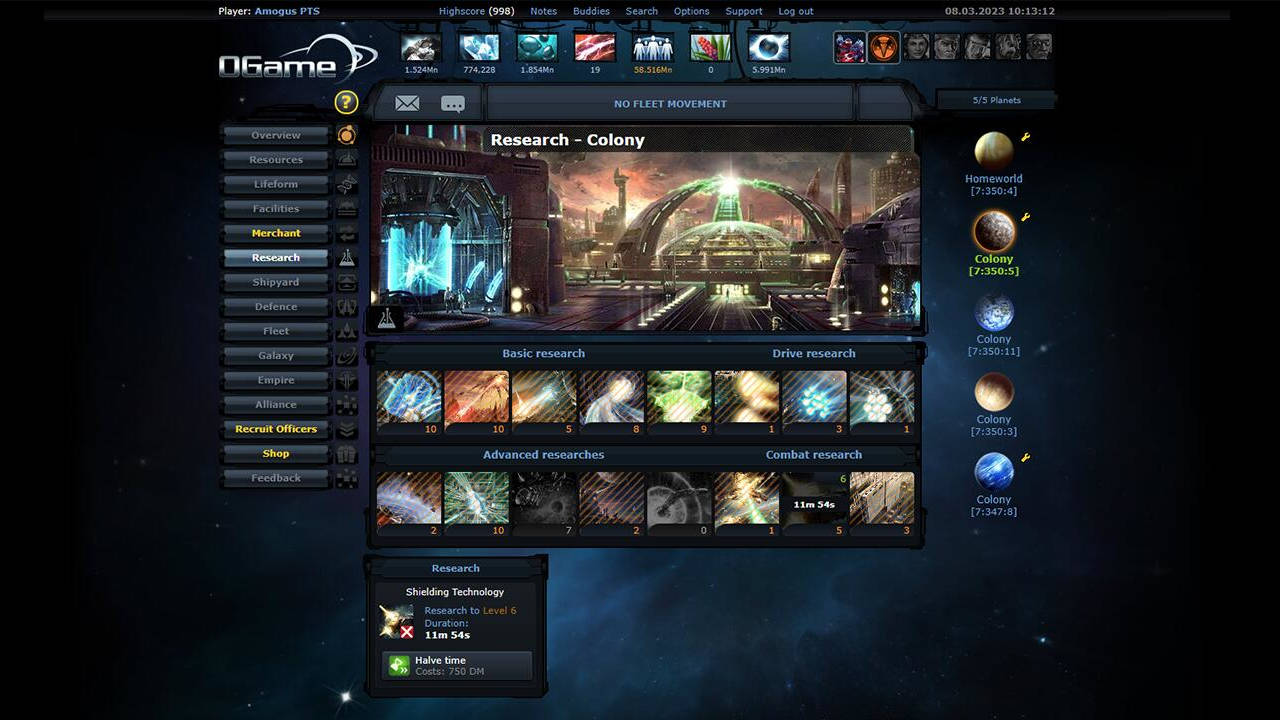Viewport: 1280px width, 720px height.
Task: Click the greyed Graviton Technology research icon
Action: tap(679, 498)
